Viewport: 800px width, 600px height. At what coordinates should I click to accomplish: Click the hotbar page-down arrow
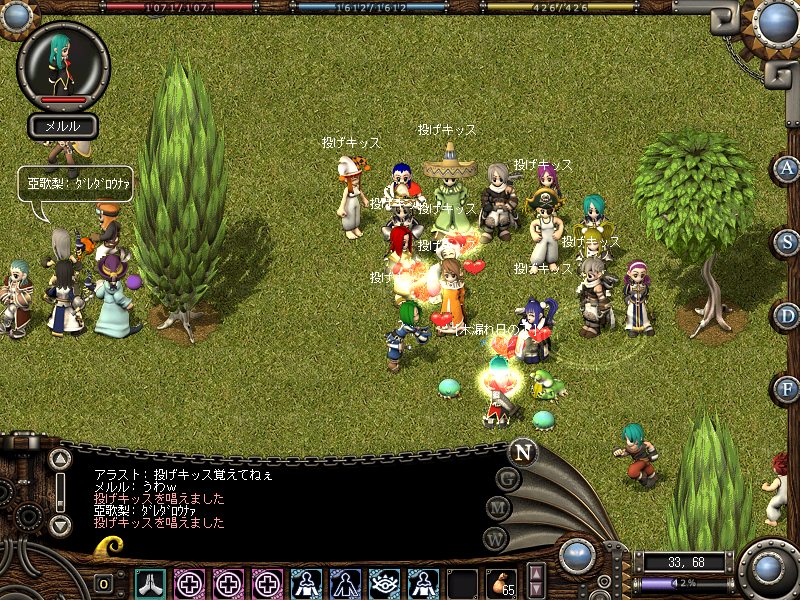pos(536,590)
